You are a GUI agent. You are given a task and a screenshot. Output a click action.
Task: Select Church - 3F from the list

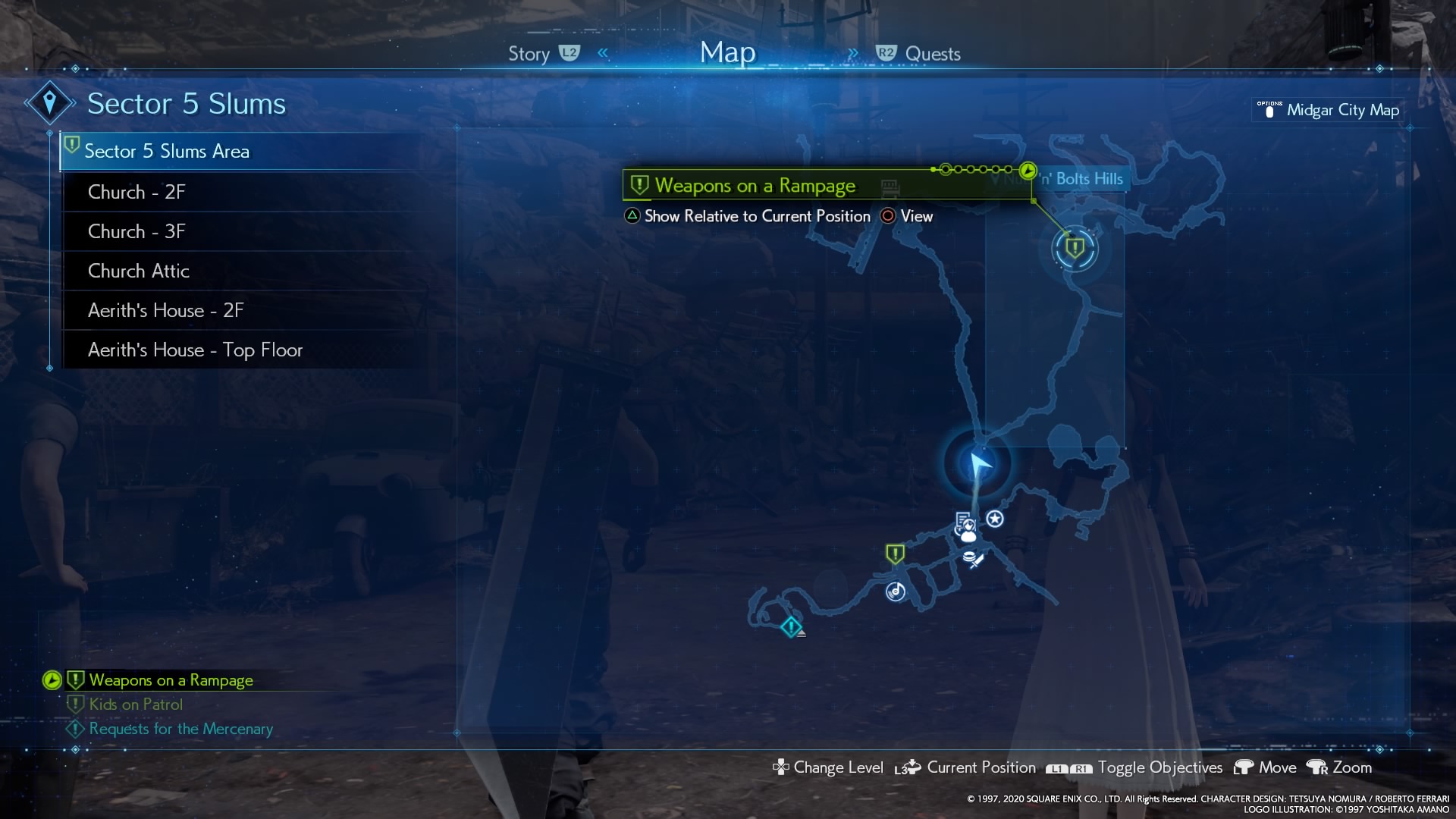[x=136, y=231]
